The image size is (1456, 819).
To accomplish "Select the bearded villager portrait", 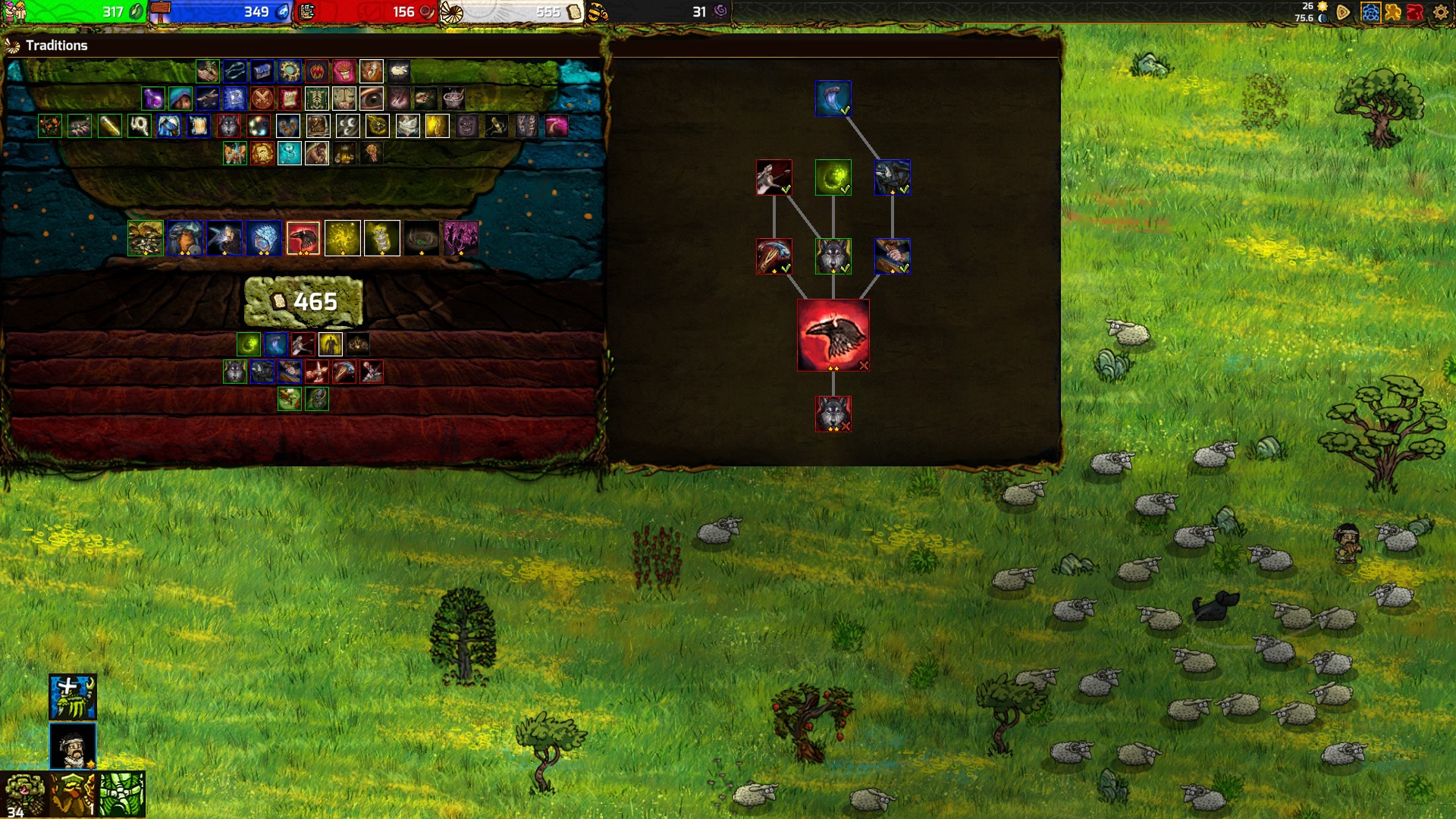I will (x=73, y=745).
